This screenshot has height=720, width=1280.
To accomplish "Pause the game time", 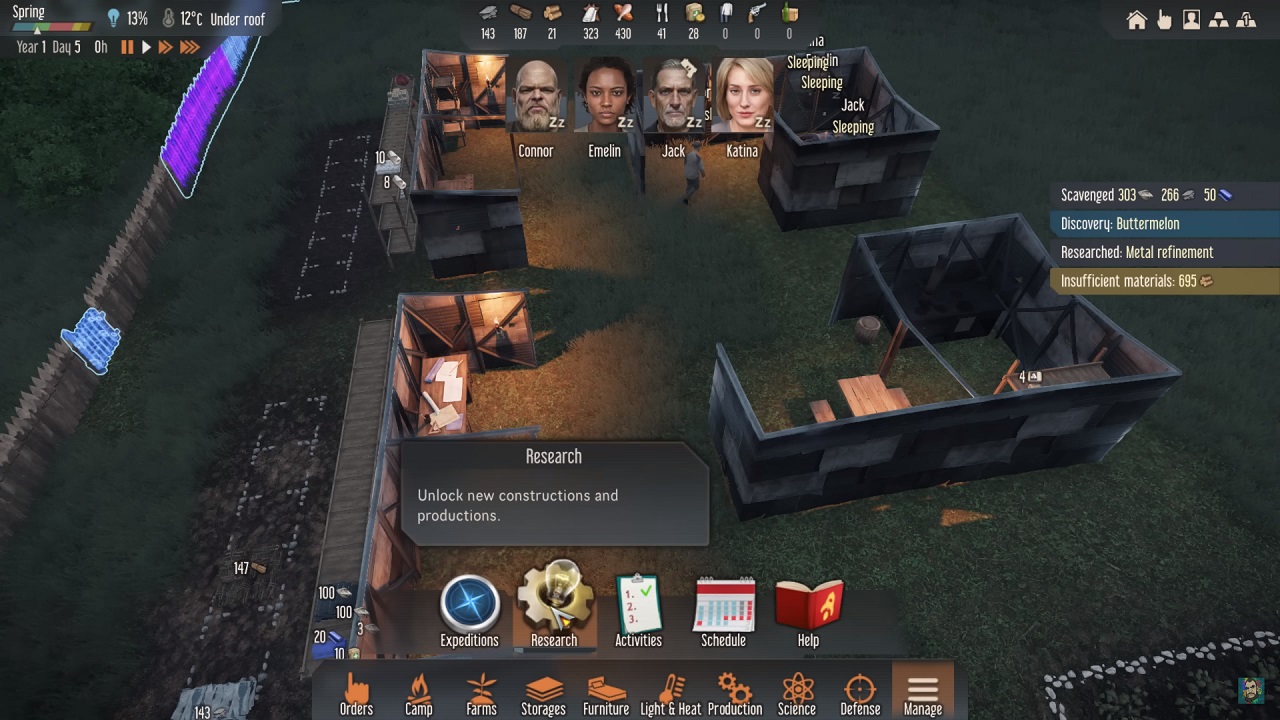I will coord(127,47).
